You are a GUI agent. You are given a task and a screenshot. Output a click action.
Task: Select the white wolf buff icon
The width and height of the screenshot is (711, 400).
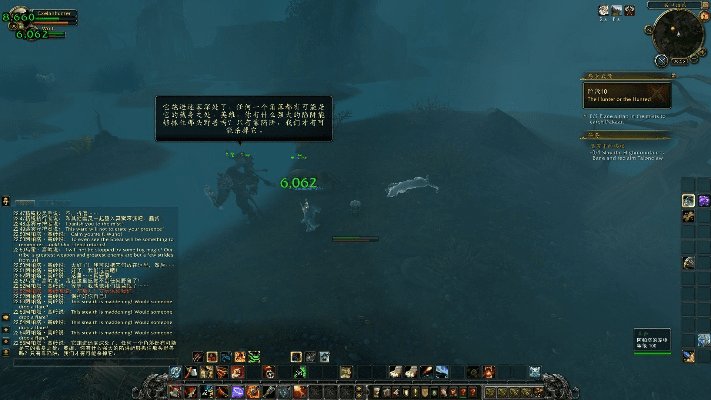point(604,10)
